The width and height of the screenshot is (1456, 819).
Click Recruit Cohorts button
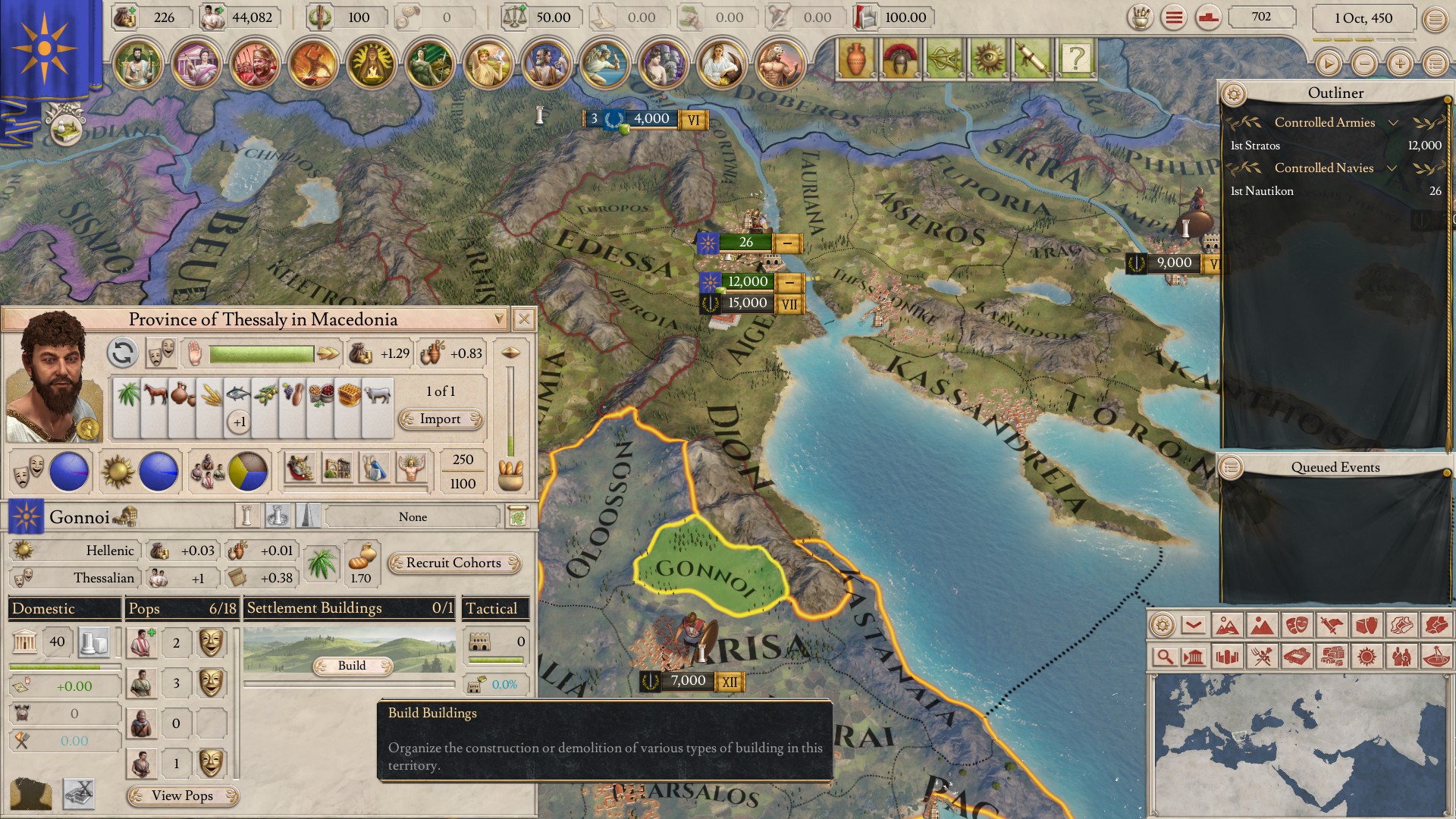tap(453, 563)
